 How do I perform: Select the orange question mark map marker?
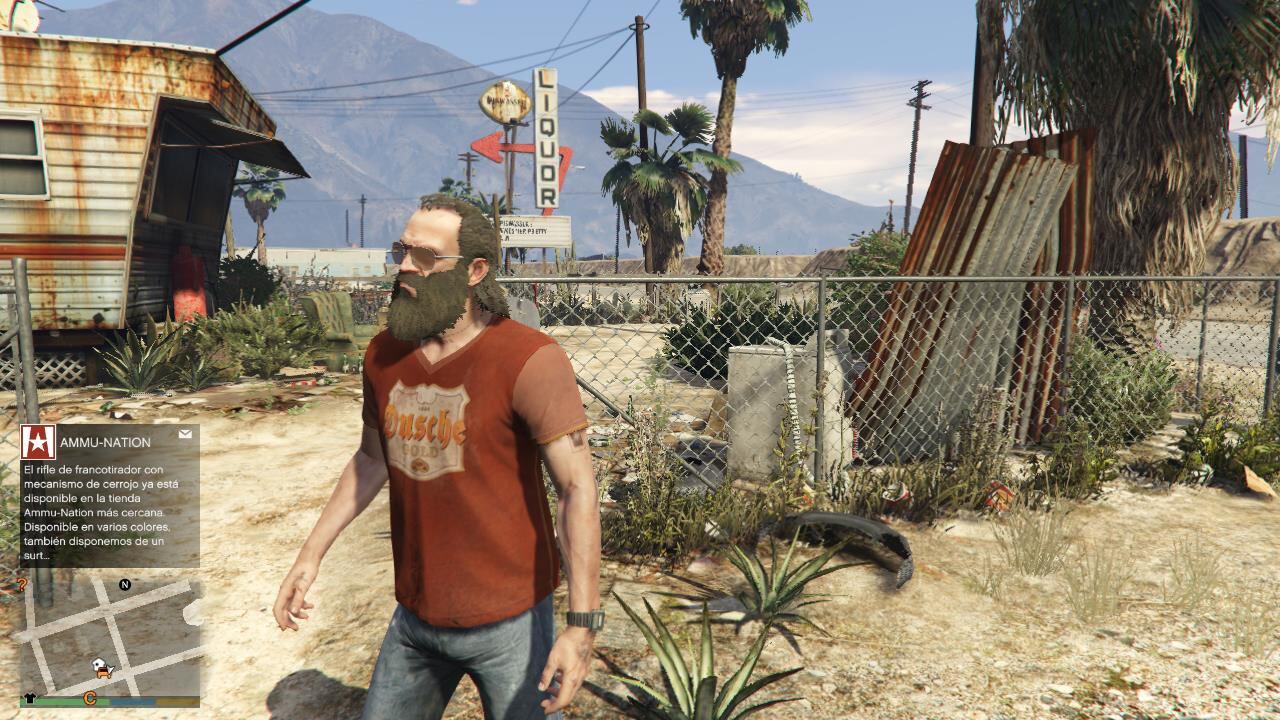coord(21,585)
